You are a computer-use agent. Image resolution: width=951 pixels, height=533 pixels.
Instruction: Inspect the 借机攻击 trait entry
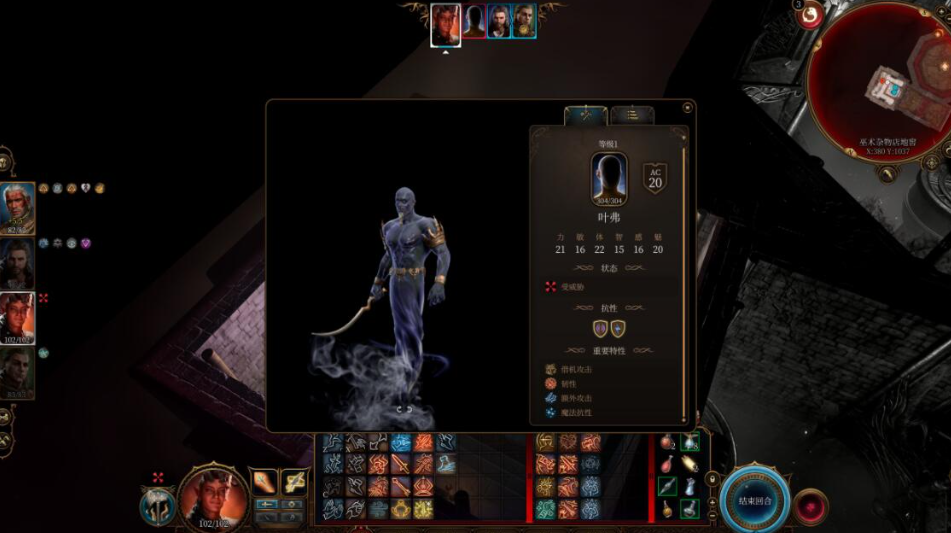[x=576, y=369]
